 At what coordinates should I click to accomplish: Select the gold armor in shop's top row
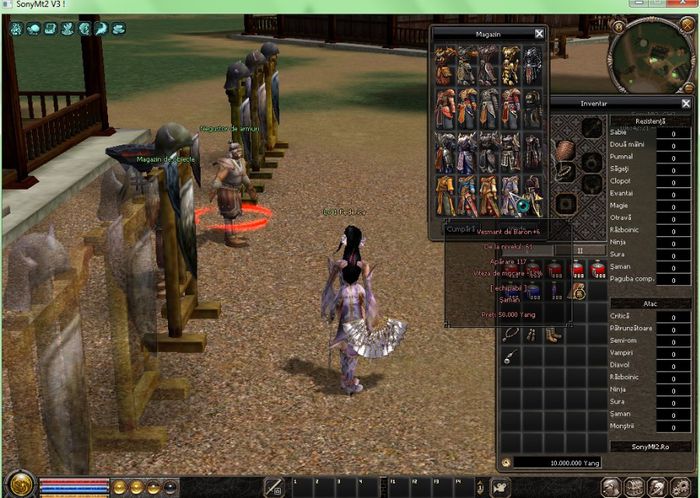[x=511, y=65]
